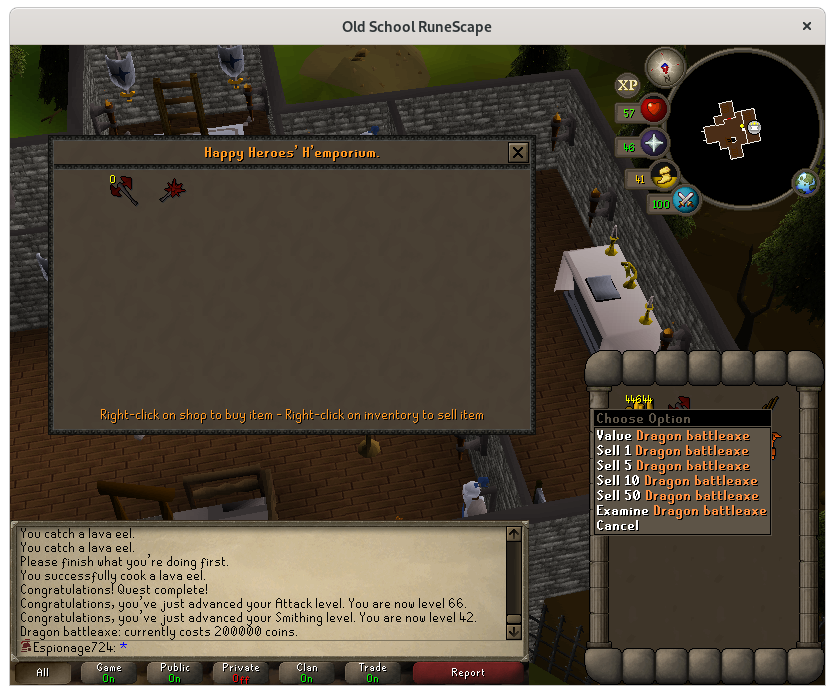Choose Sell 1 Dragon battleaxe
The height and width of the screenshot is (695, 835).
pos(672,451)
